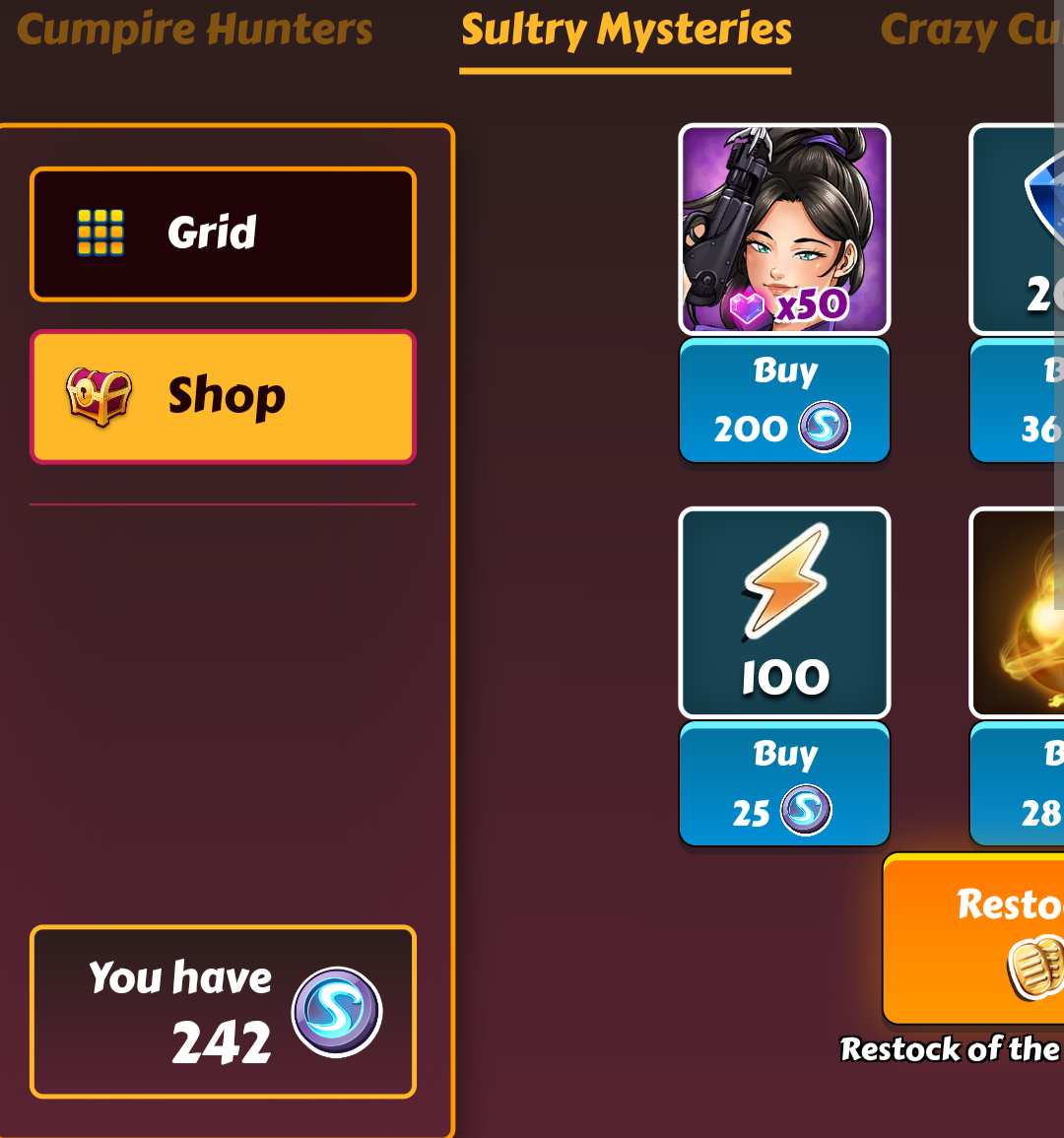Viewport: 1064px width, 1138px height.
Task: Show the Grid view
Action: pyautogui.click(x=223, y=234)
